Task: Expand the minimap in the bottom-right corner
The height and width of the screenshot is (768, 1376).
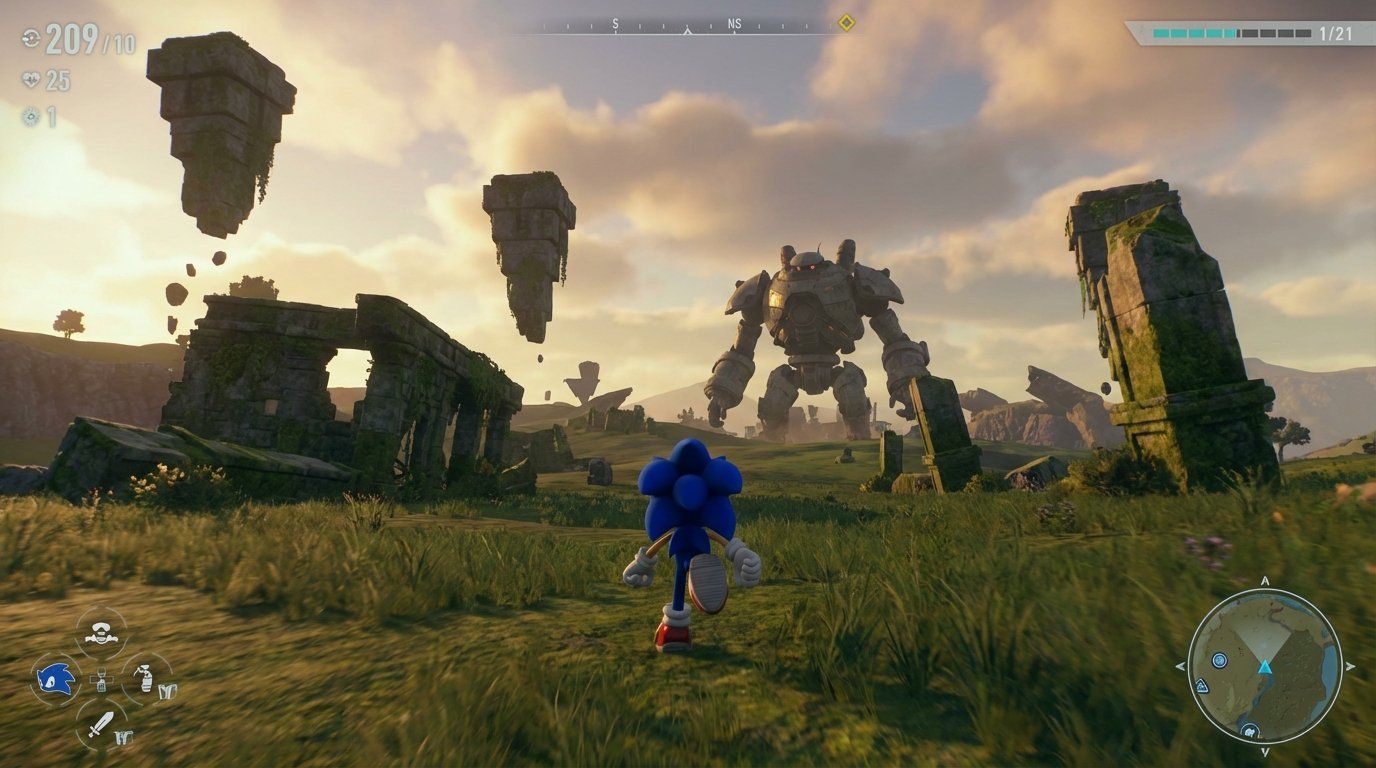Action: tap(1264, 670)
